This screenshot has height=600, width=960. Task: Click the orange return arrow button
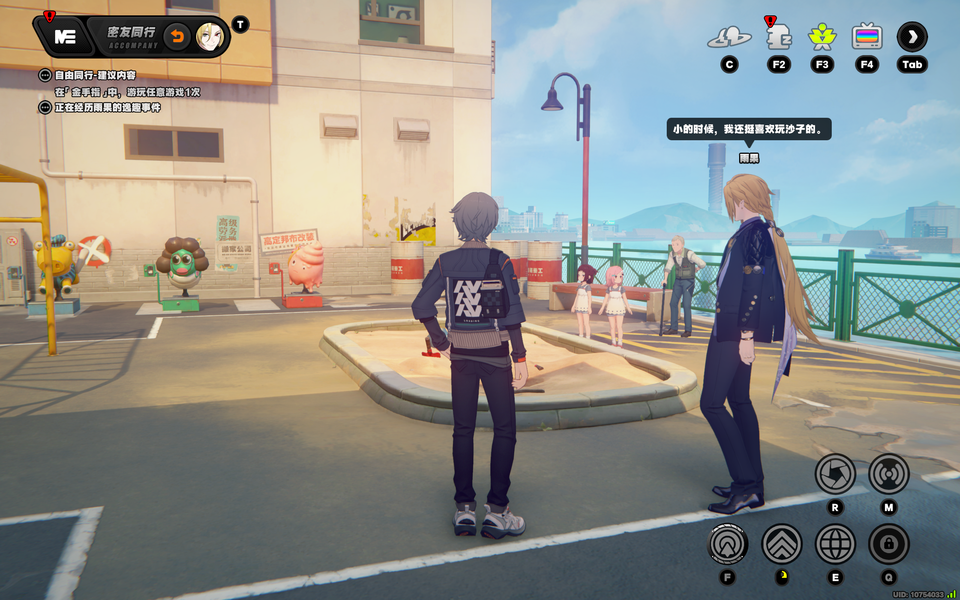176,37
